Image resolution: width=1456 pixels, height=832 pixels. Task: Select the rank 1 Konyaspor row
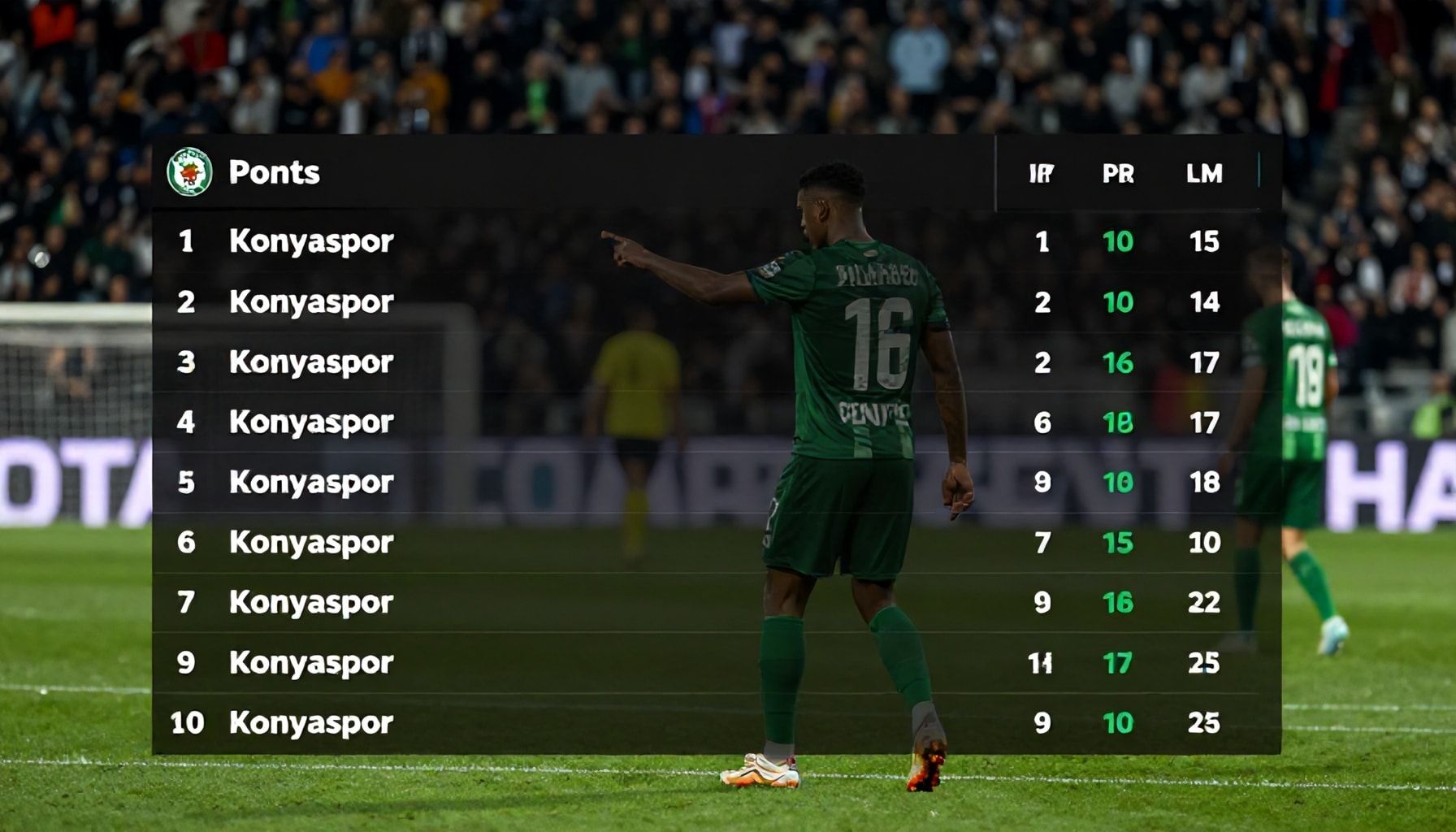(311, 241)
